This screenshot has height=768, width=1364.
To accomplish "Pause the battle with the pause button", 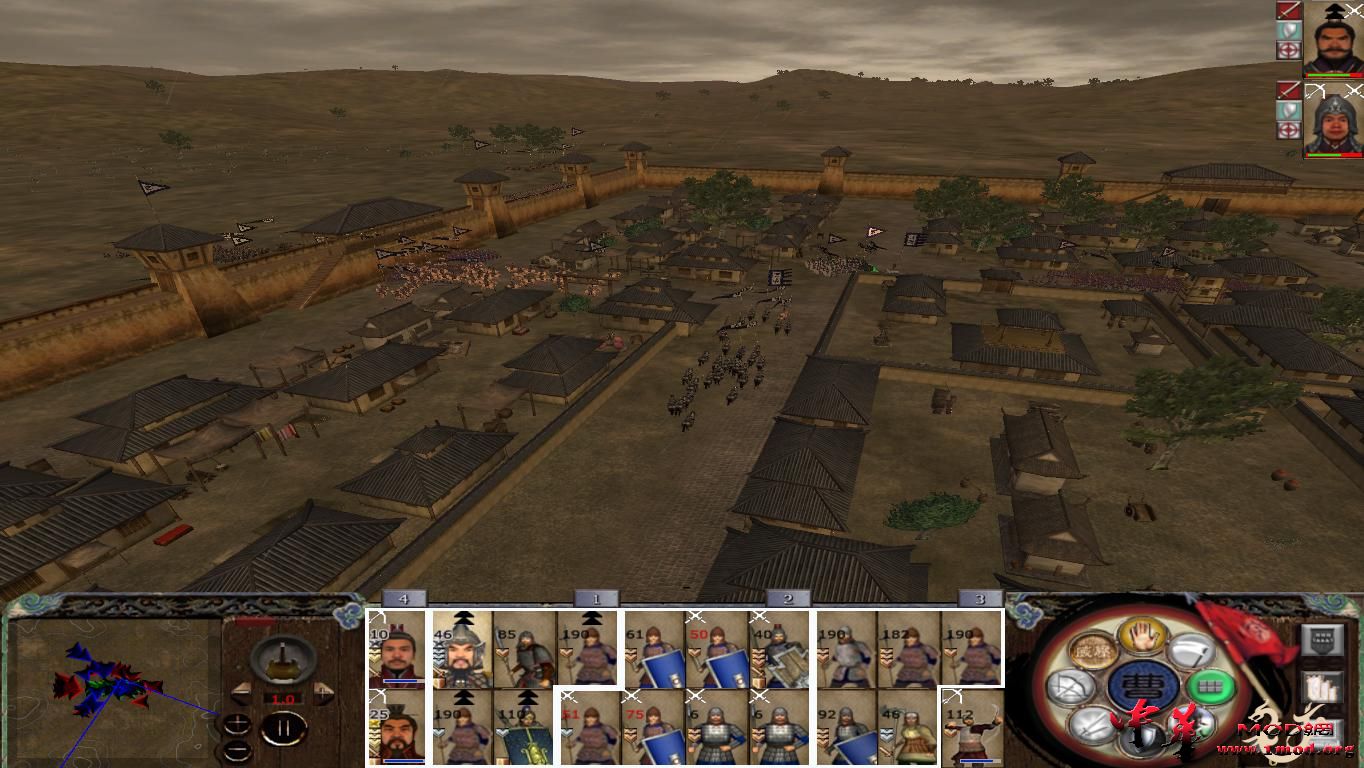I will [282, 728].
